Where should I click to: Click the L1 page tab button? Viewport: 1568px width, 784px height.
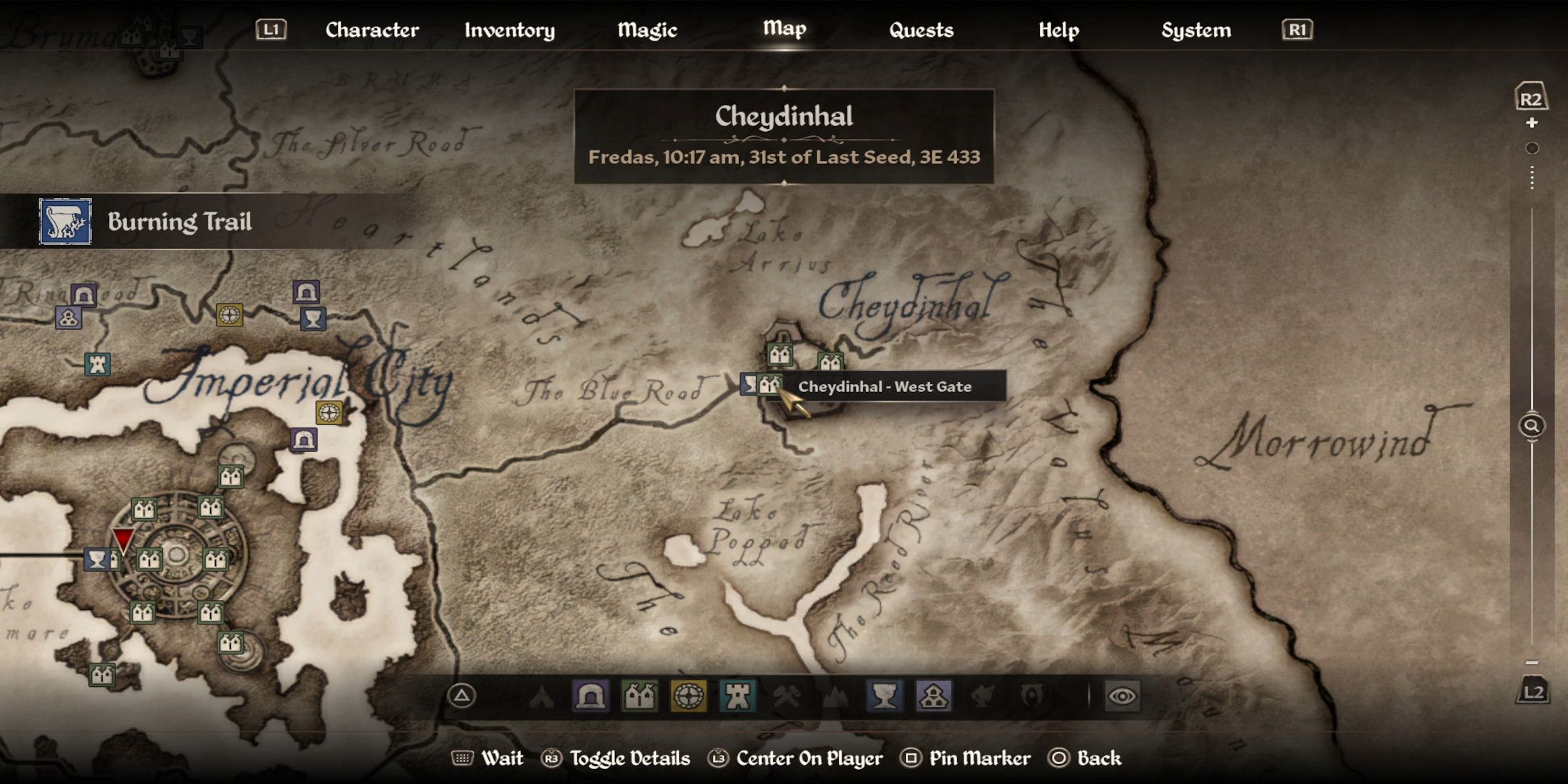coord(271,30)
